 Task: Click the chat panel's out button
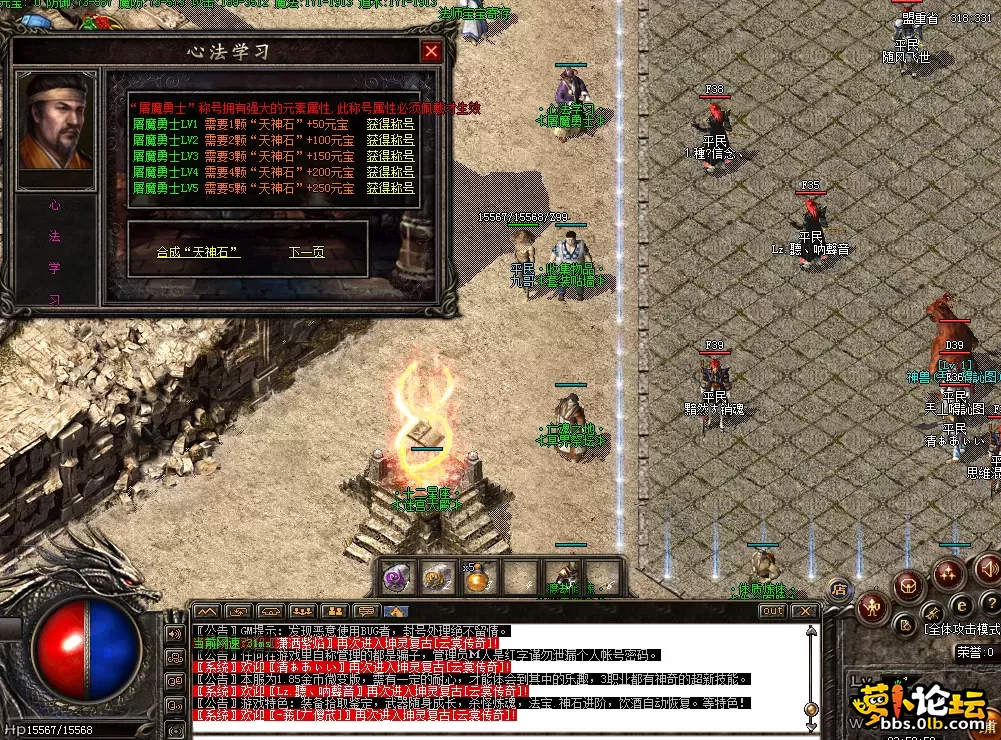click(772, 611)
